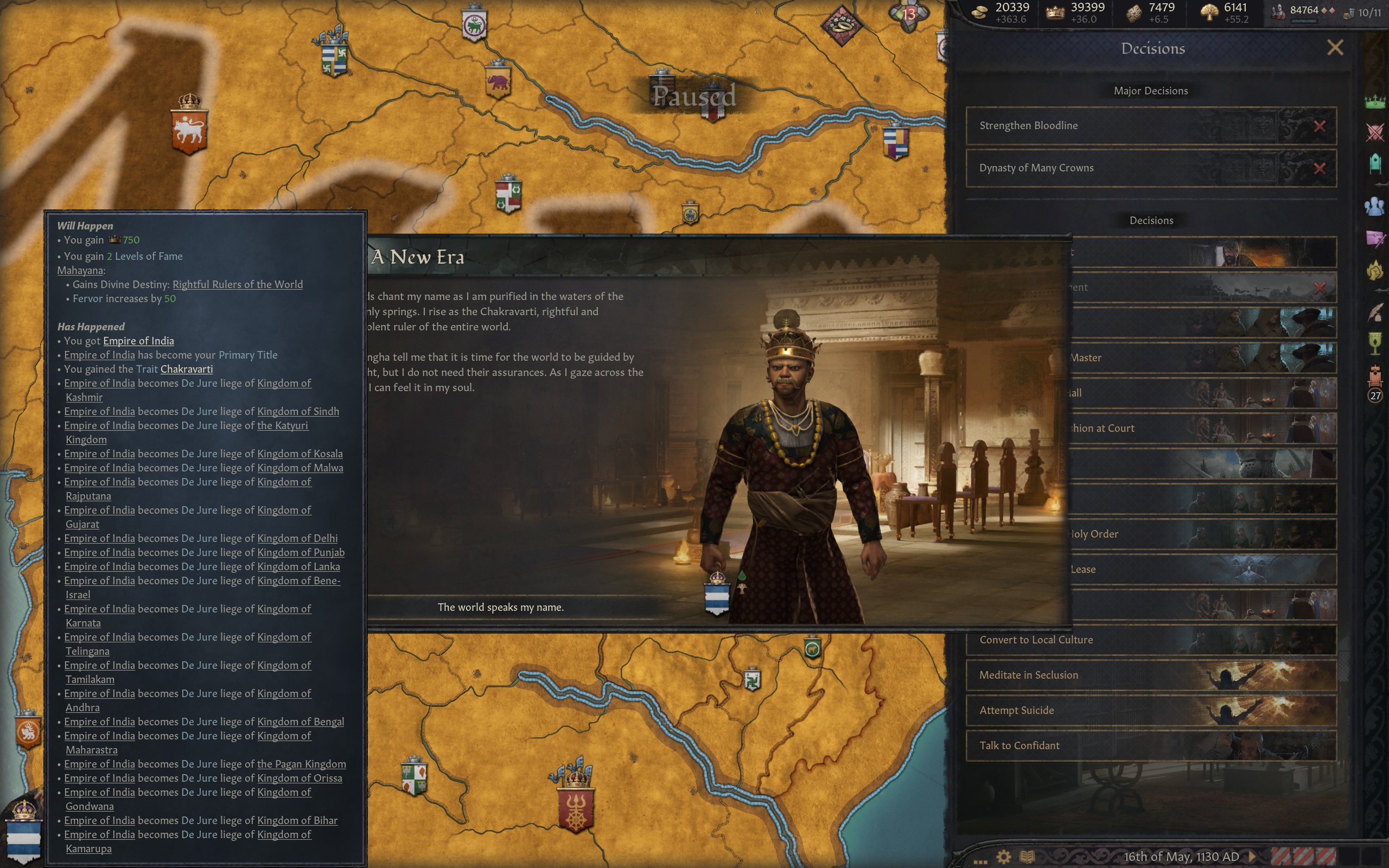Choose "The world speaks my name." option
Image resolution: width=1389 pixels, height=868 pixels.
500,608
